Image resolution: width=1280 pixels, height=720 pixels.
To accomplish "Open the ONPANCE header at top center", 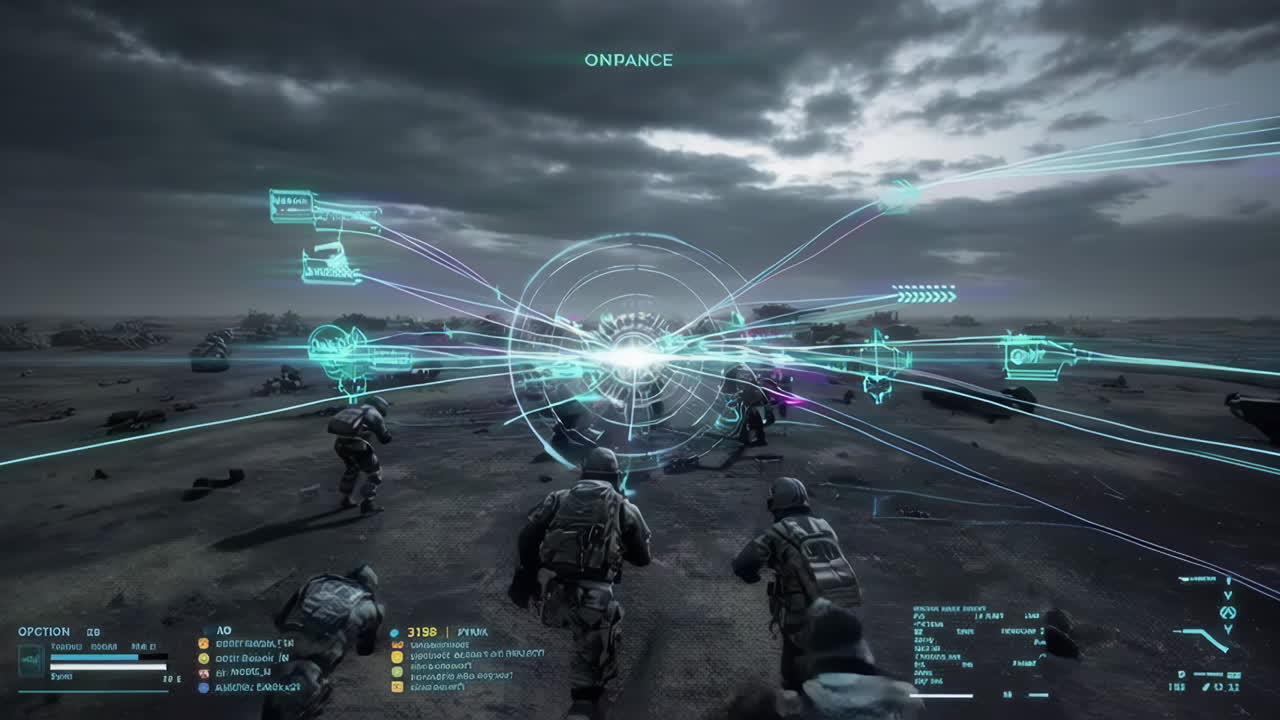I will tap(629, 60).
